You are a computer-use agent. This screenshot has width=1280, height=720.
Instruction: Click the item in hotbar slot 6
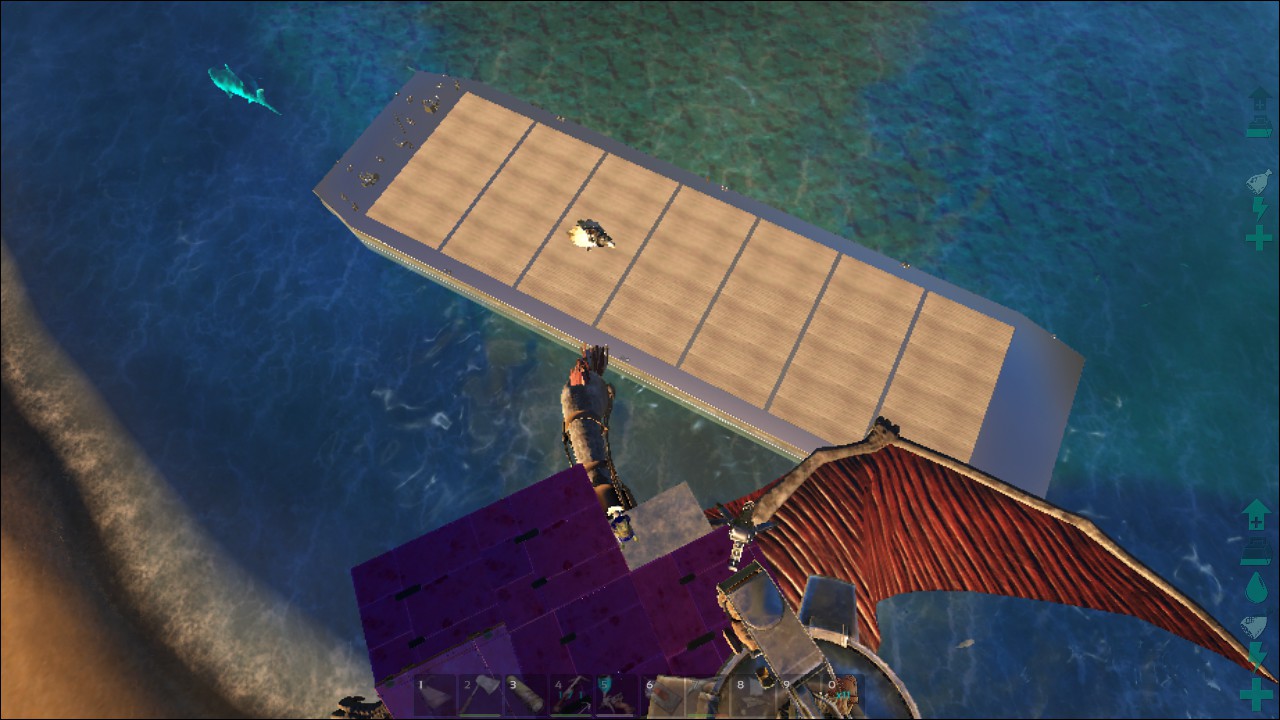(x=661, y=692)
